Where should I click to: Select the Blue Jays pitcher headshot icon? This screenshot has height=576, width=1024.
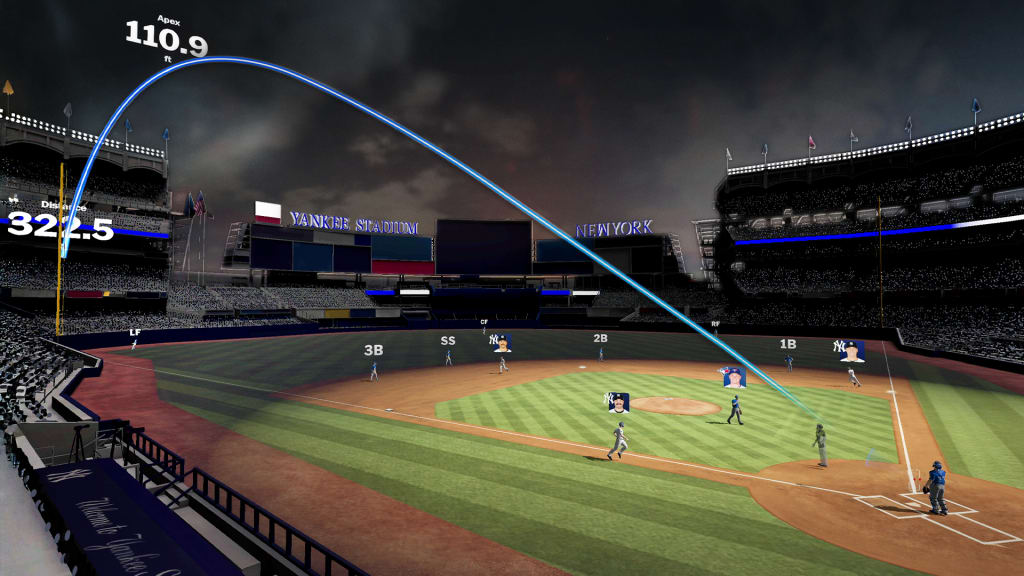734,377
